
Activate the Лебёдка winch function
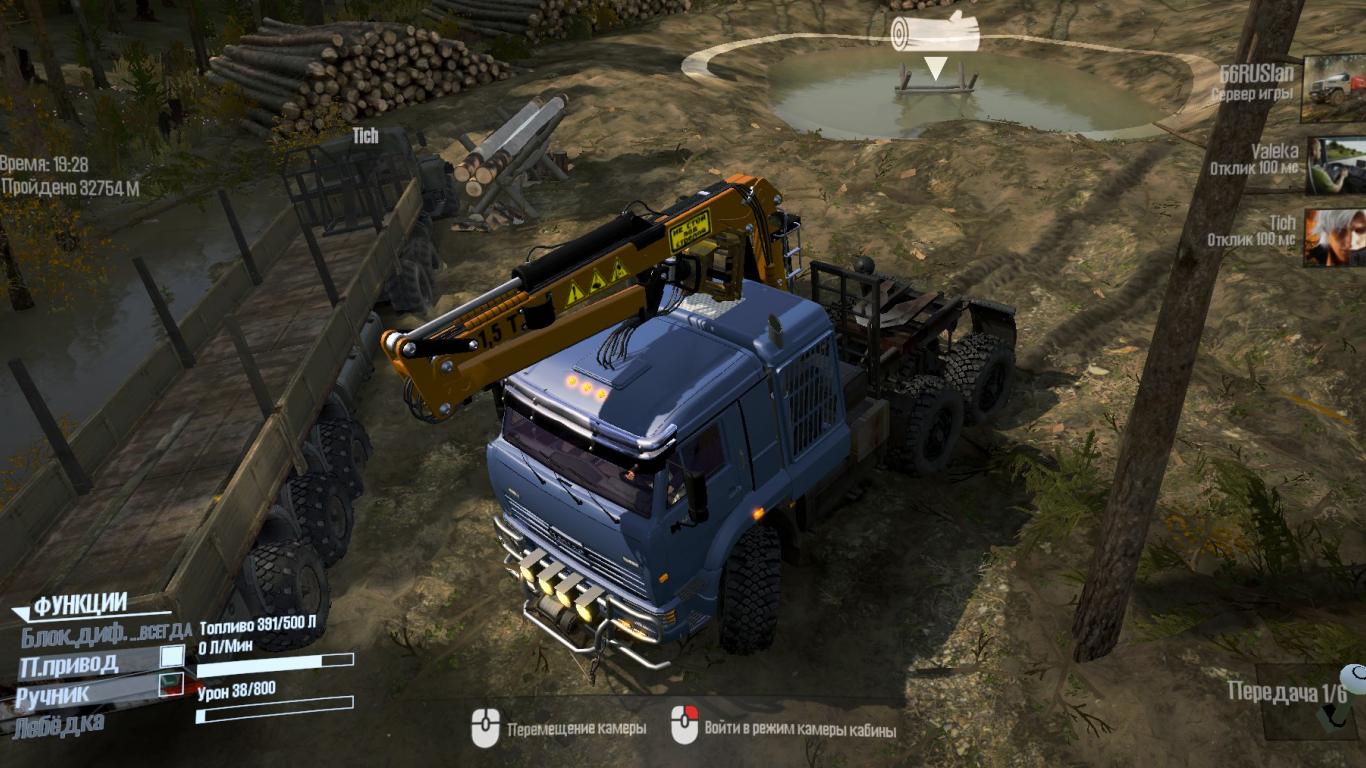(60, 723)
